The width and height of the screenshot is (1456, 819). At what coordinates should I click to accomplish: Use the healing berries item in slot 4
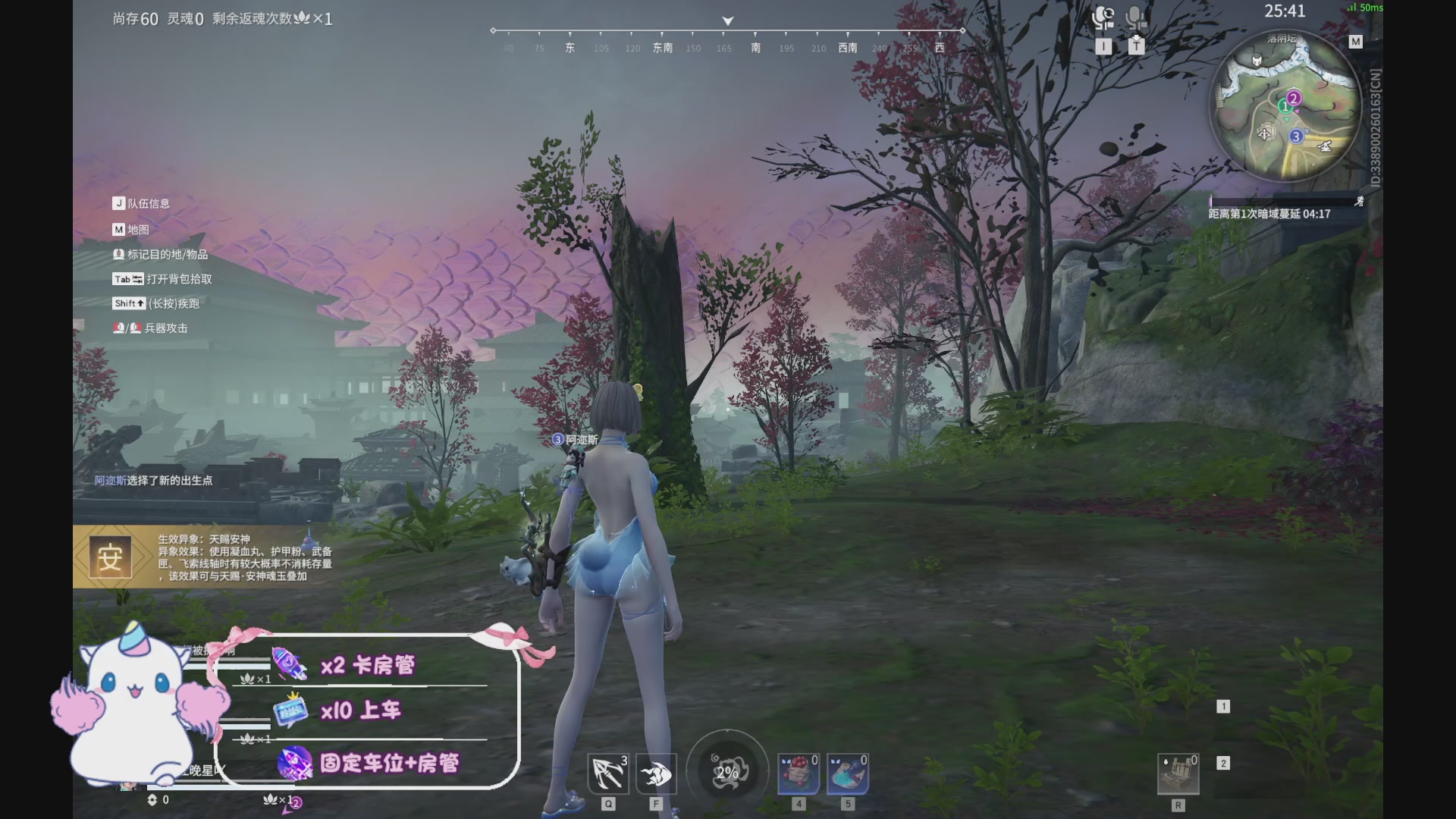pos(799,771)
